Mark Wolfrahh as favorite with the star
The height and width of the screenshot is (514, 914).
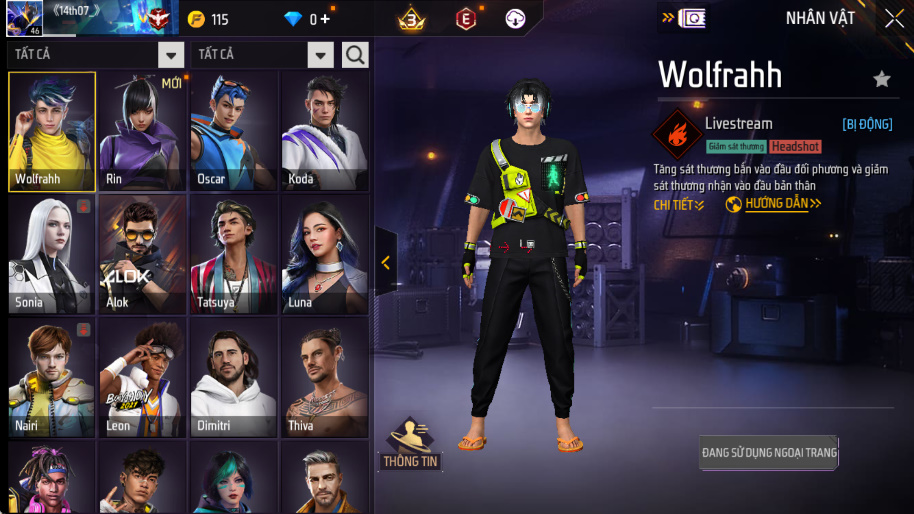881,79
